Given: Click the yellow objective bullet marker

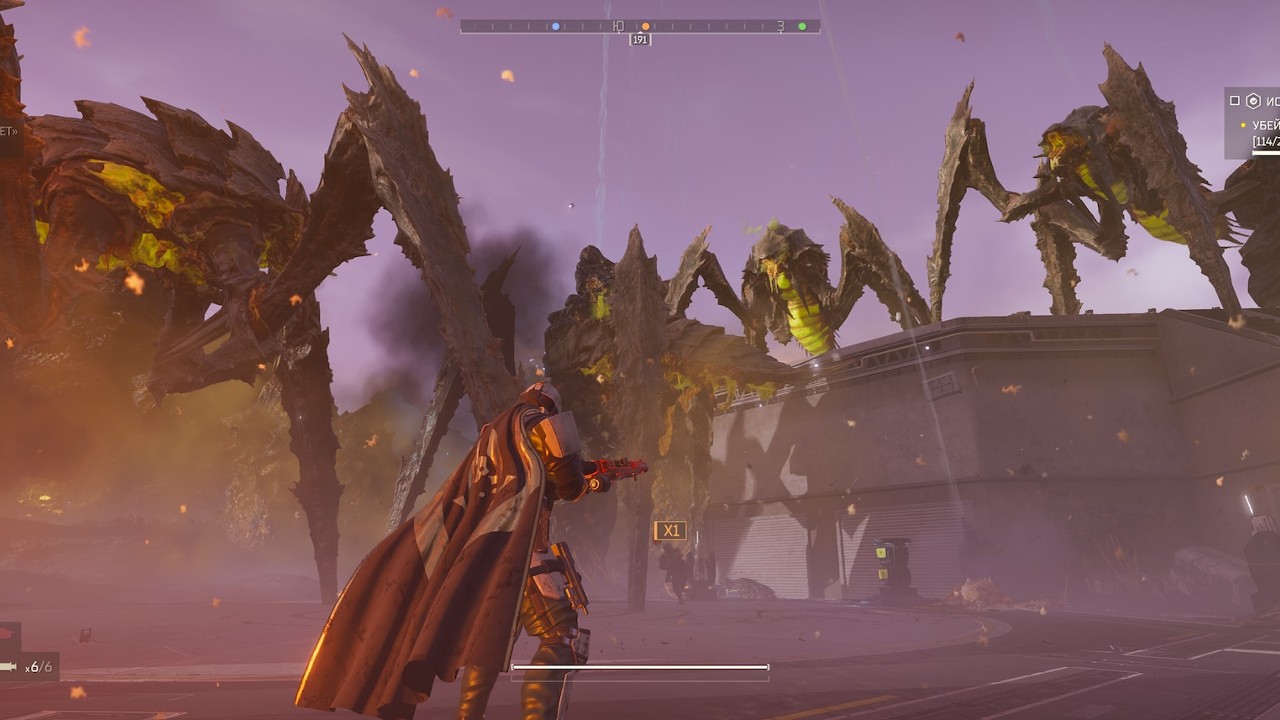Looking at the screenshot, I should click(1243, 124).
